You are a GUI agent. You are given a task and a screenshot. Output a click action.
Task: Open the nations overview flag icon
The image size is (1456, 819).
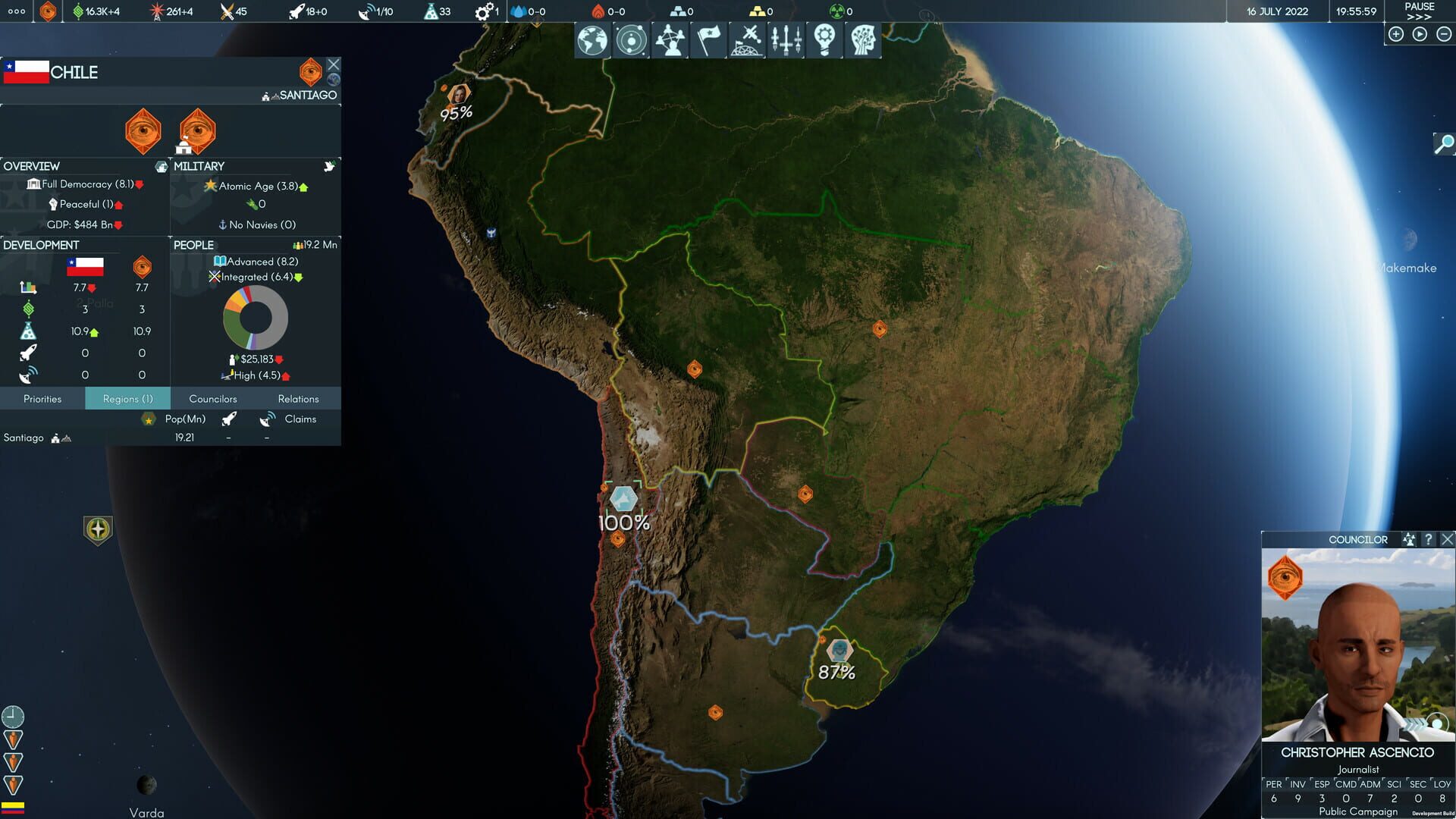pyautogui.click(x=711, y=39)
